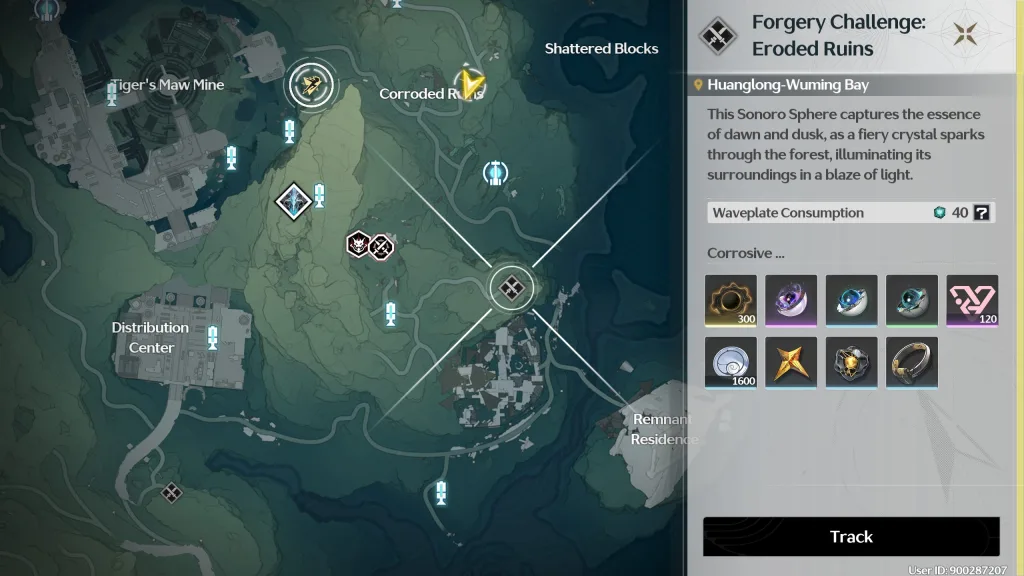Inspect the golden four-point star reward item

coord(791,362)
